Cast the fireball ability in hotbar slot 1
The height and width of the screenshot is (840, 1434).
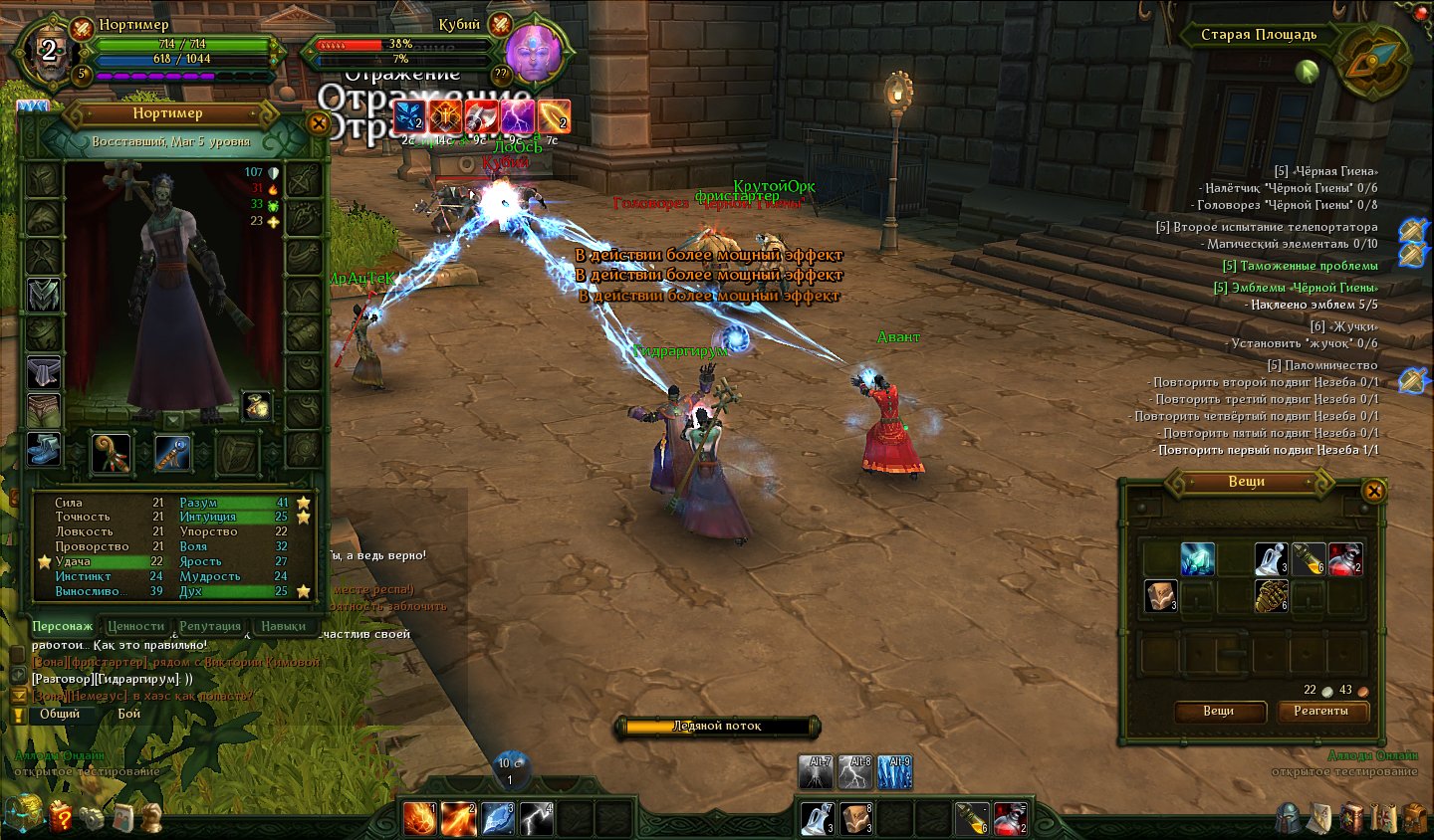tap(419, 818)
